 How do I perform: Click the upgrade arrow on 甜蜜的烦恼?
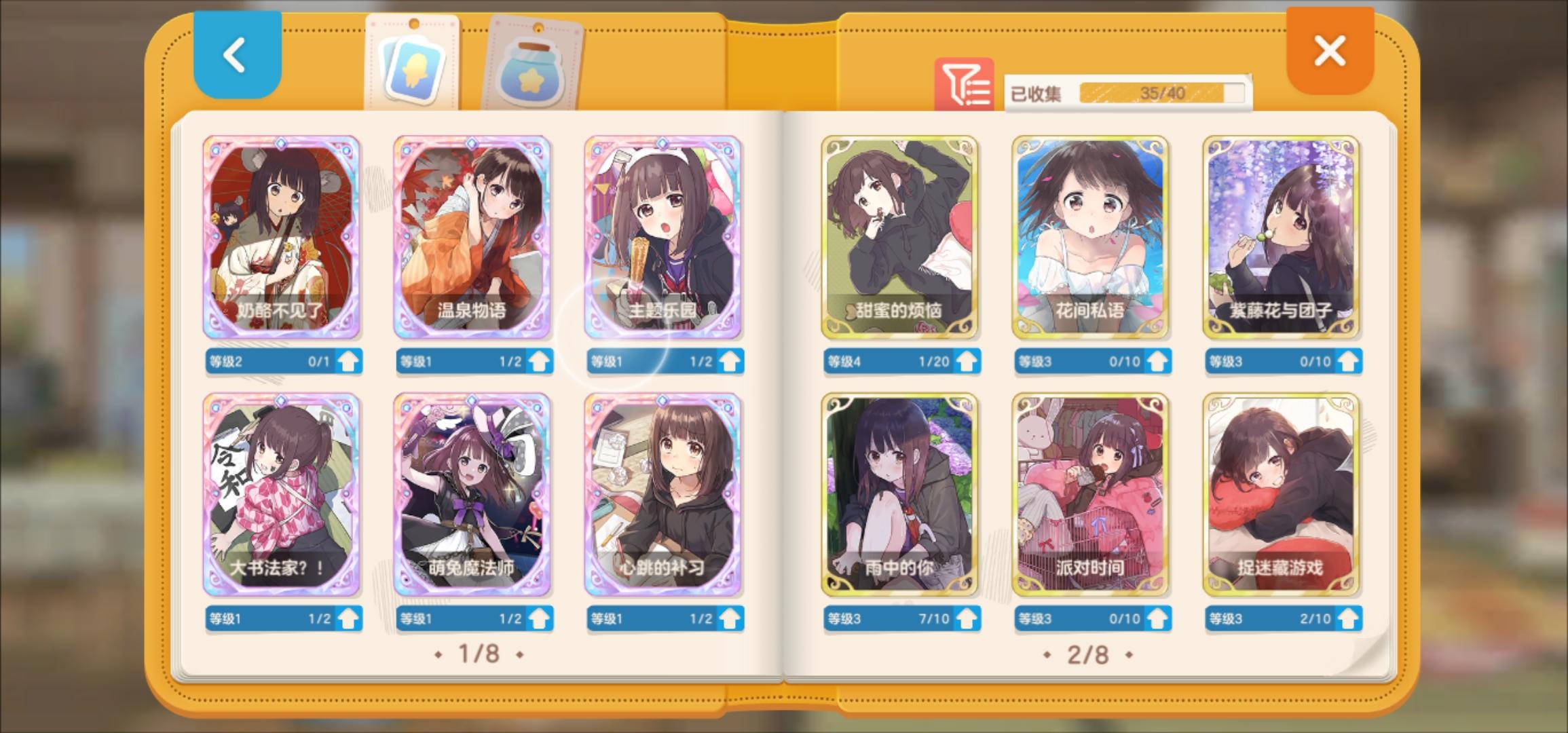pyautogui.click(x=967, y=361)
